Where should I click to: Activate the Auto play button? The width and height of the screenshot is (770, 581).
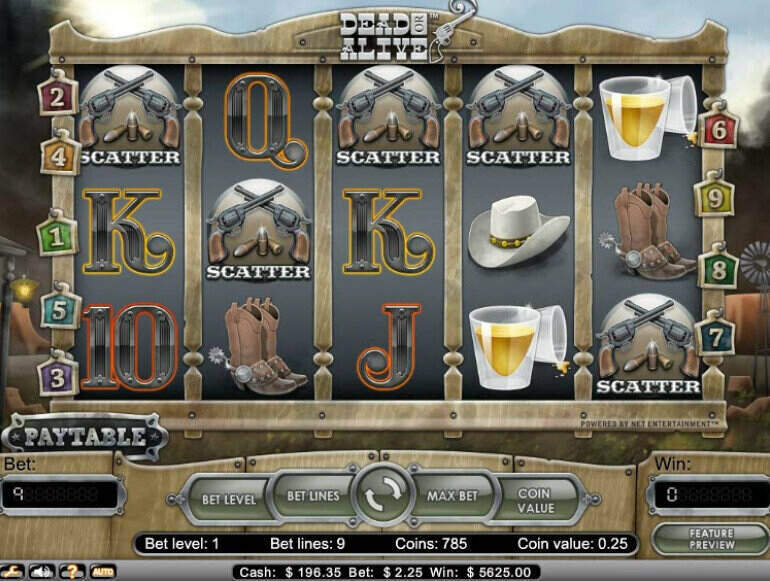click(x=102, y=572)
